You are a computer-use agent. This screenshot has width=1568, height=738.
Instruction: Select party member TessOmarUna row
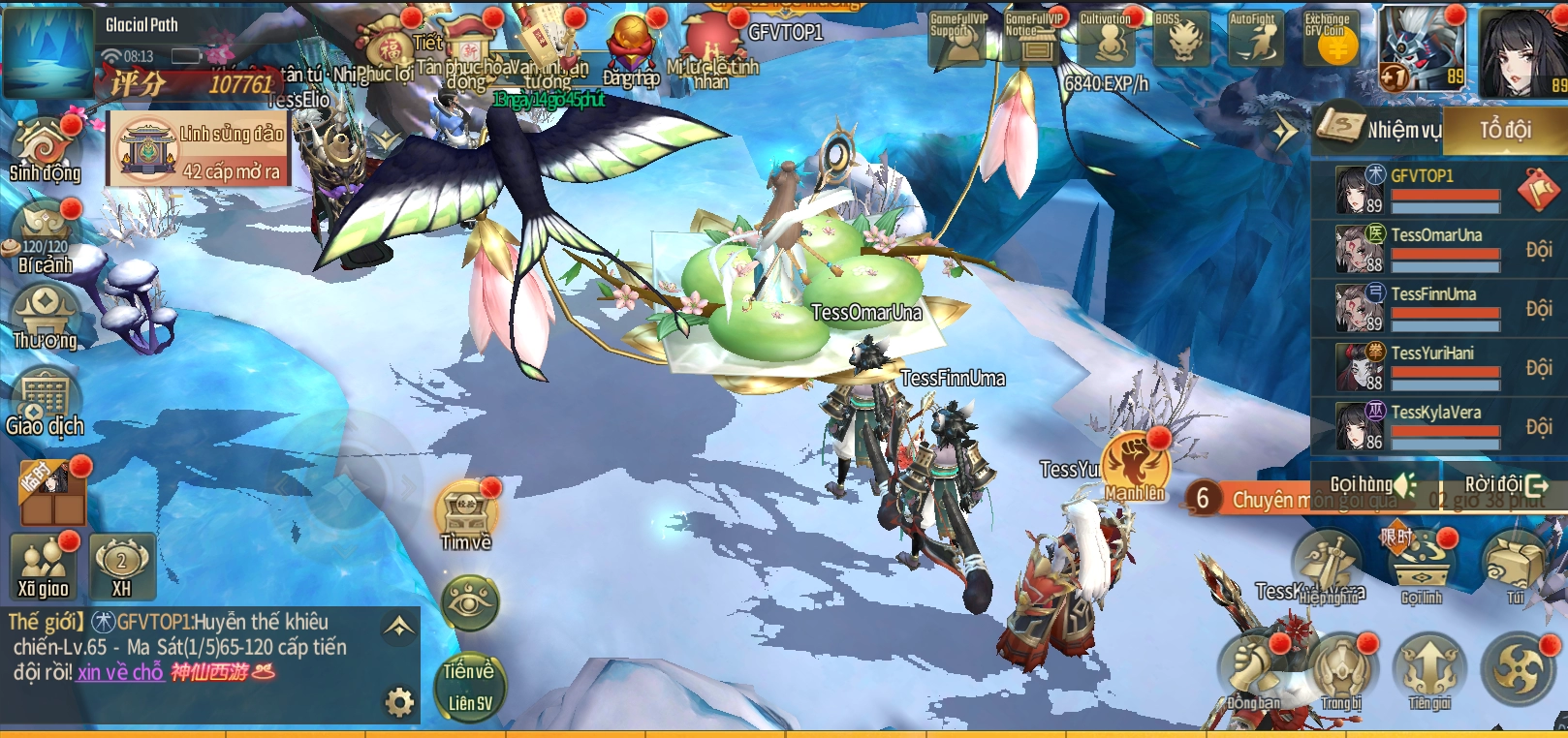coord(1436,248)
